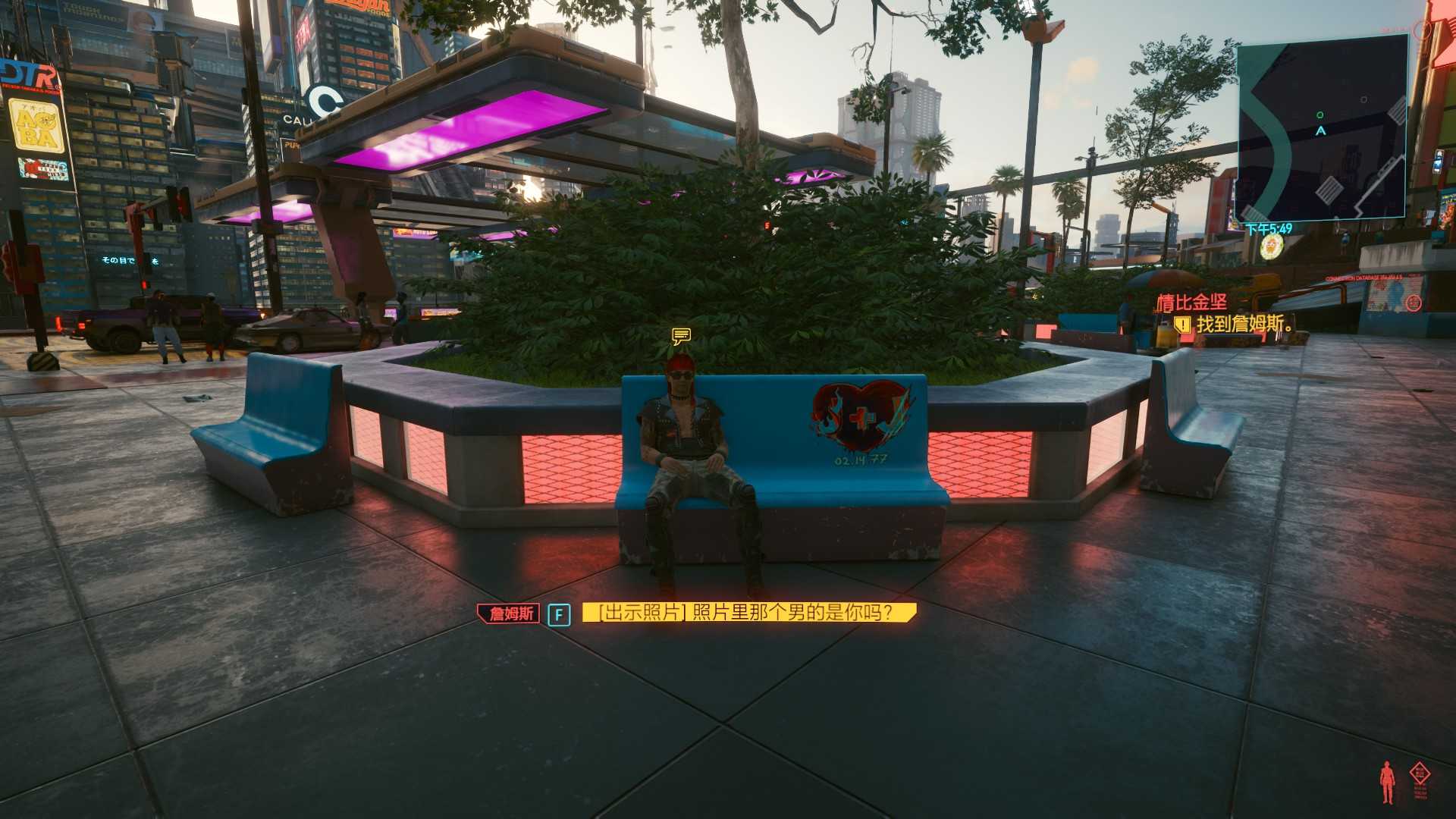1456x819 pixels.
Task: Click the speech bubble icon above James
Action: coord(681,335)
